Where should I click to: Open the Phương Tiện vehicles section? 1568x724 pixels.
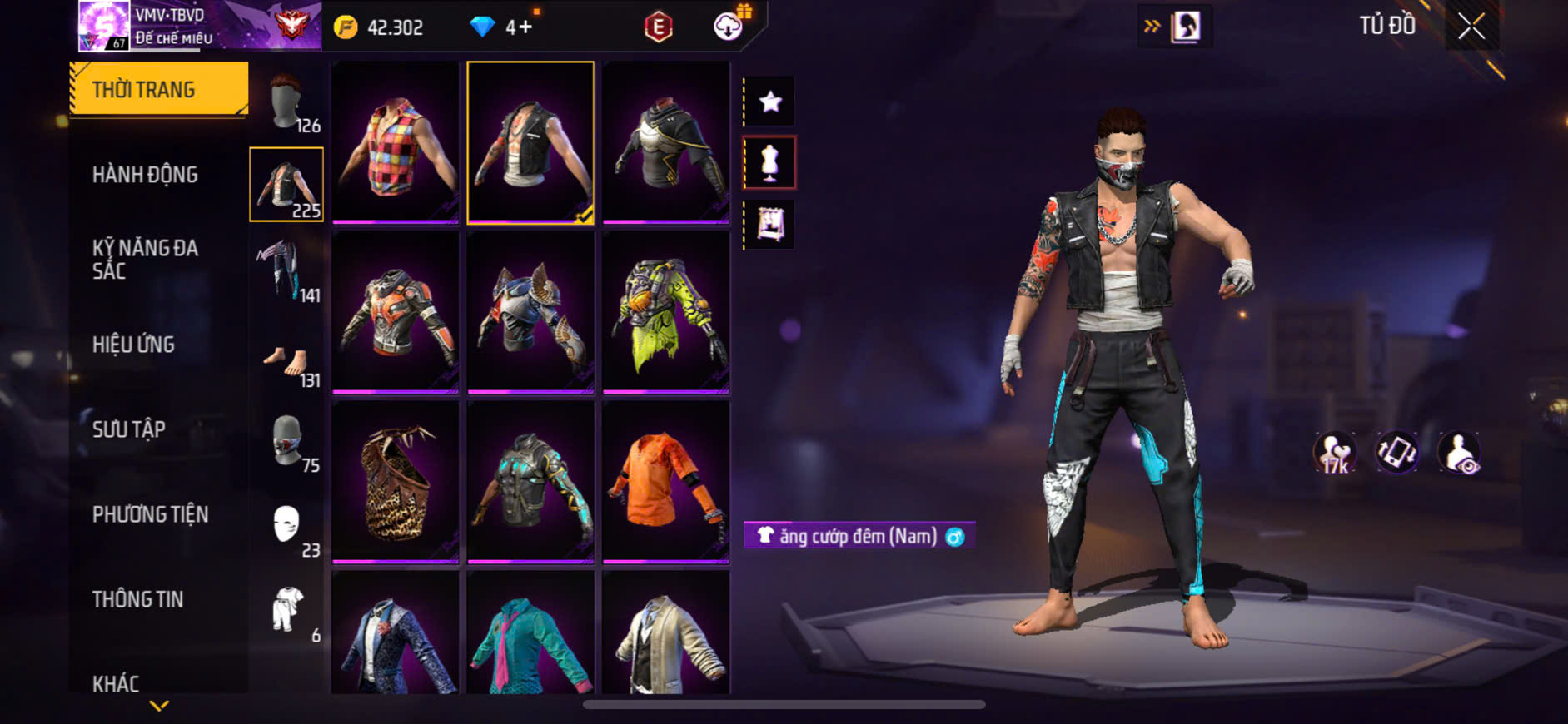[150, 514]
